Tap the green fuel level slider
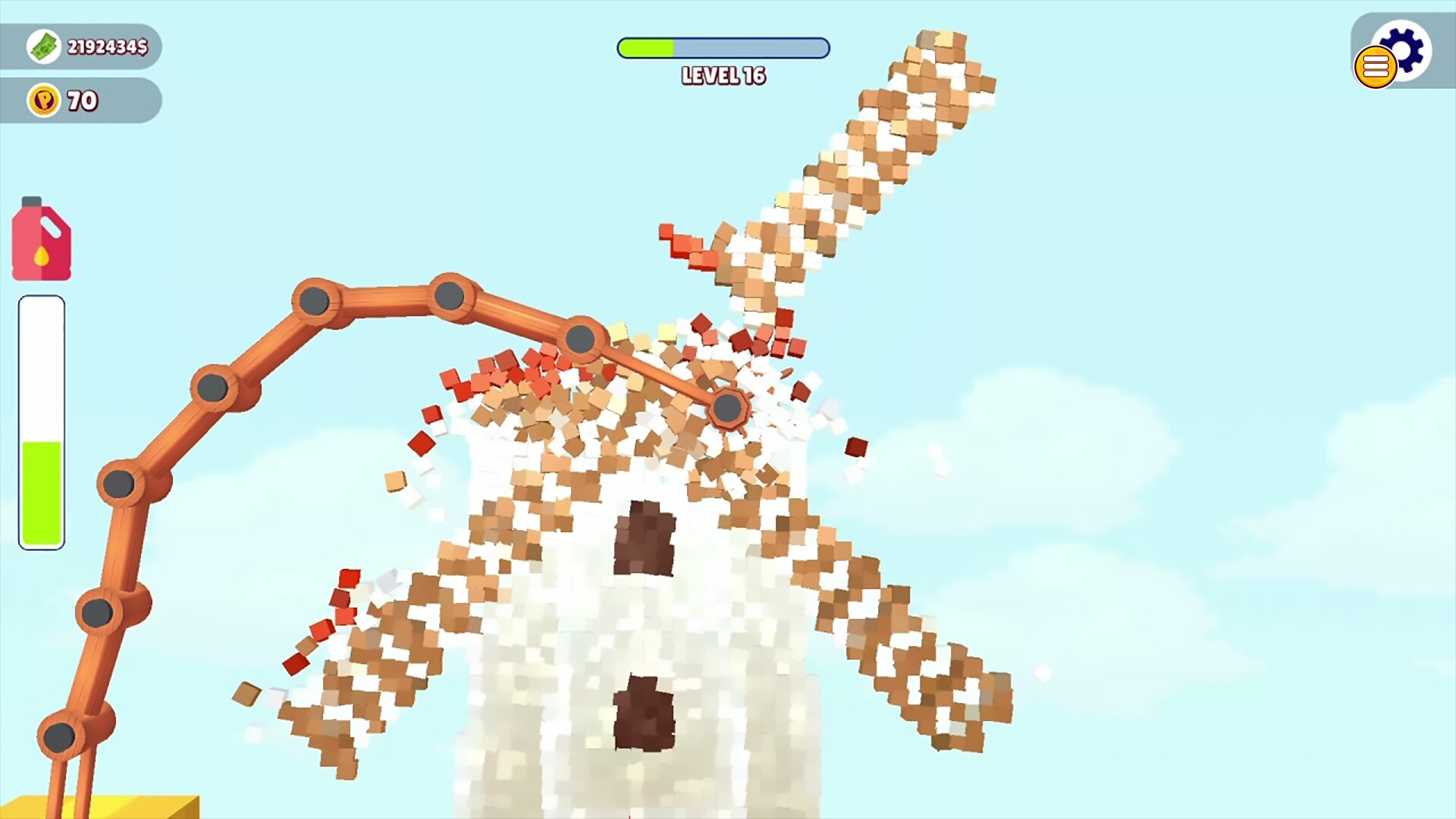The image size is (1456, 819). (x=40, y=485)
